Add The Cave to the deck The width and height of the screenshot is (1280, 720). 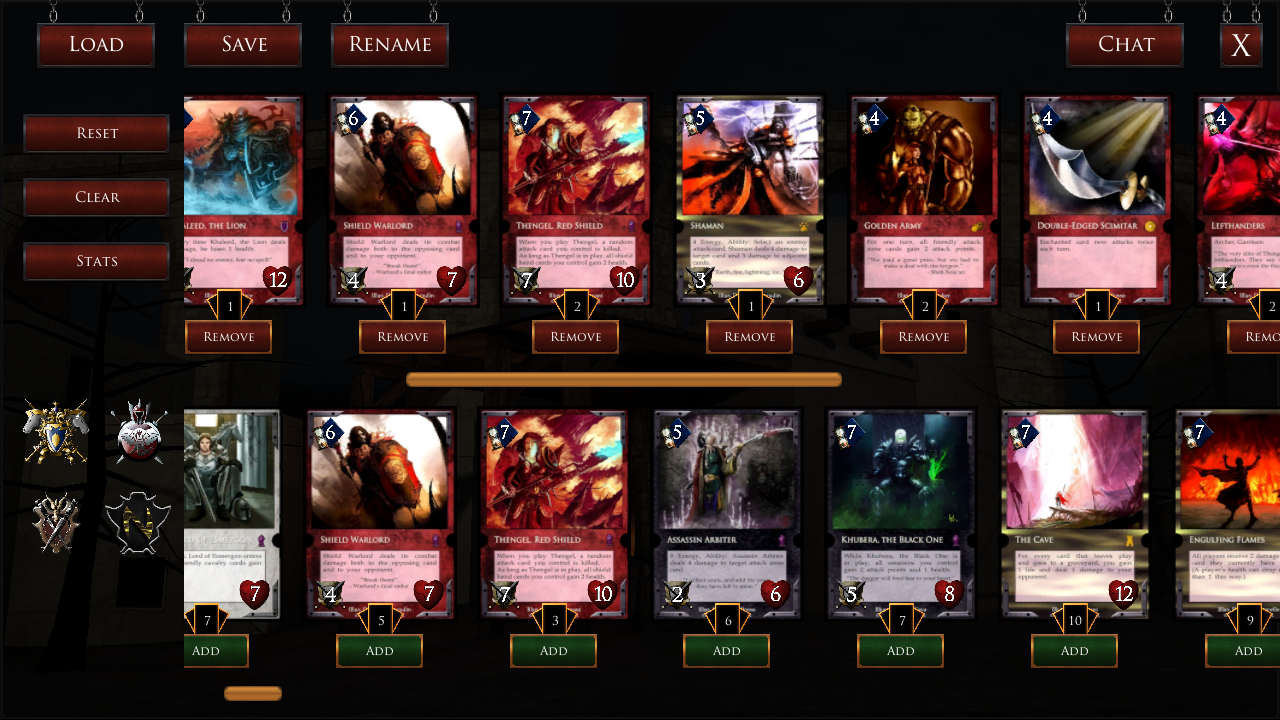tap(1074, 651)
